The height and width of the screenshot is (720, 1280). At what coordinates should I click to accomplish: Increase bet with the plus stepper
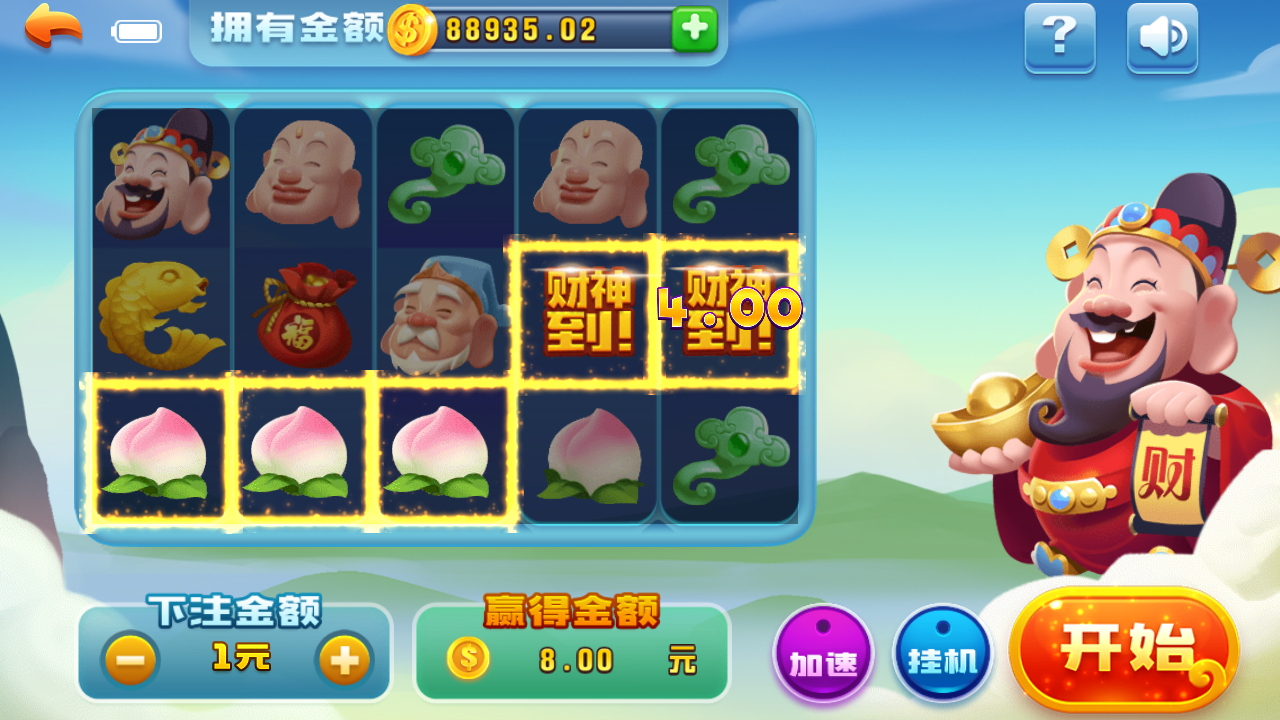(x=343, y=660)
